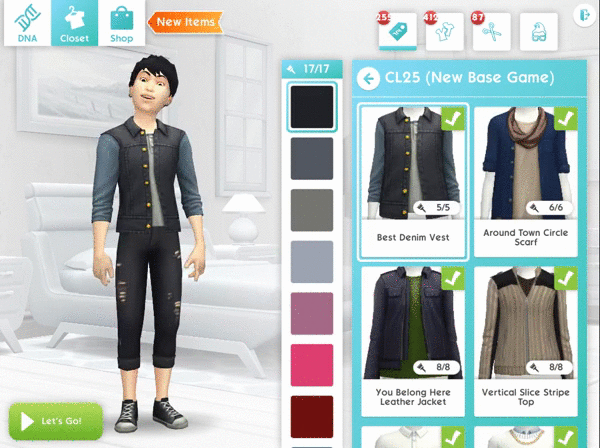
Task: Select the dark red color swatch
Action: pos(312,416)
